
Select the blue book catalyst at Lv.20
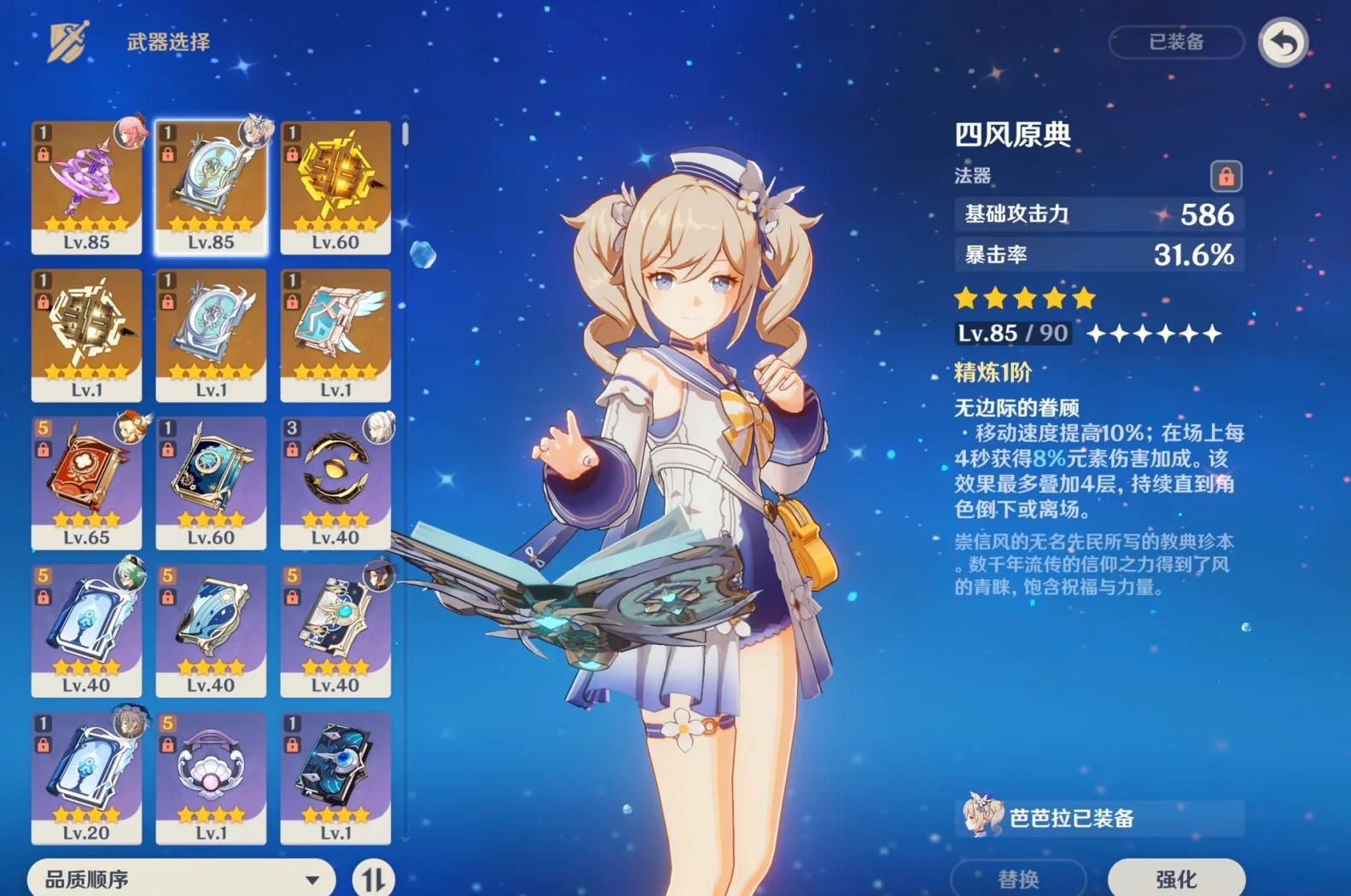tap(86, 777)
